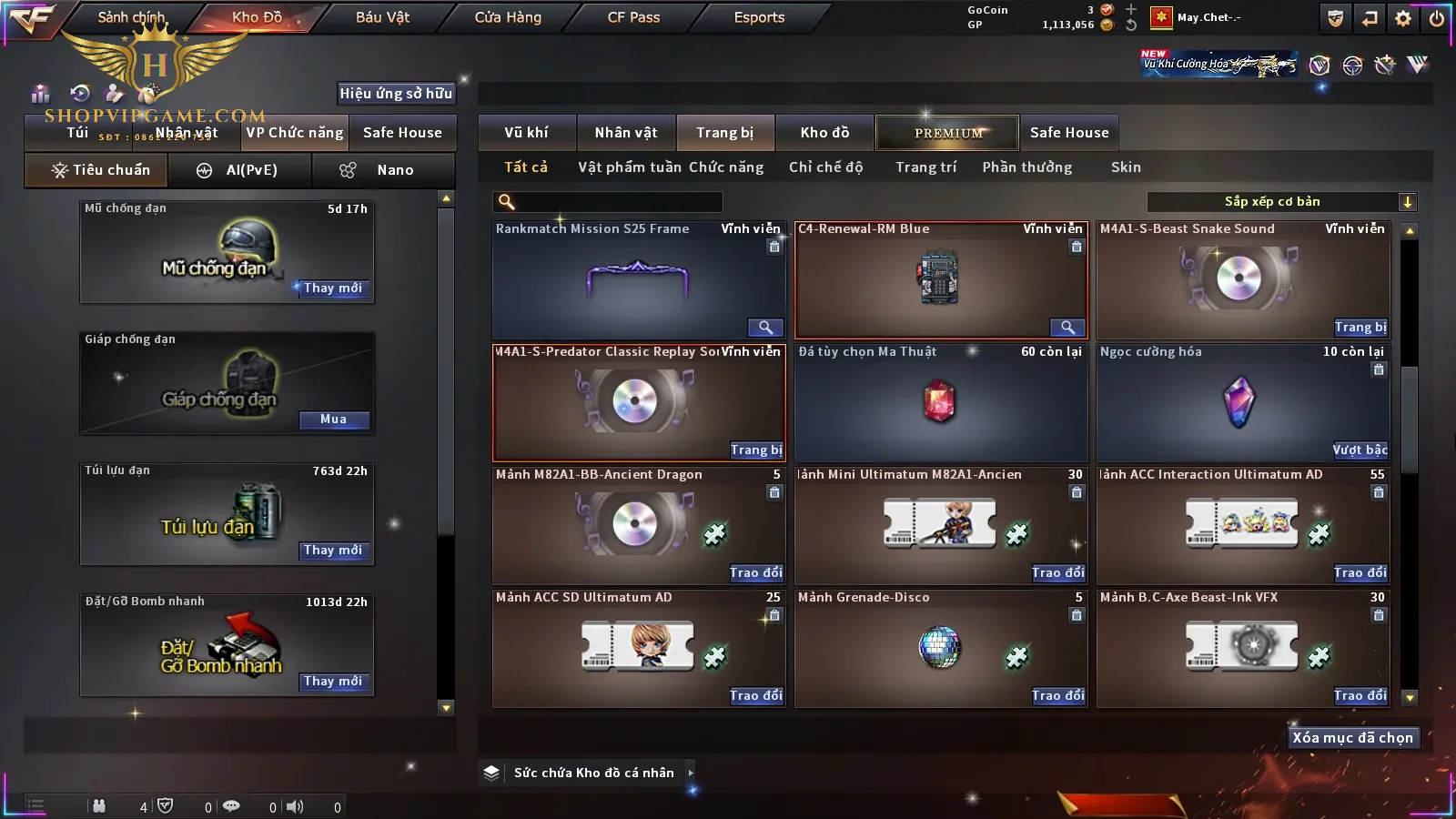Image resolution: width=1456 pixels, height=819 pixels.
Task: Select the C4-Renewal-RM Blue item
Action: (941, 280)
